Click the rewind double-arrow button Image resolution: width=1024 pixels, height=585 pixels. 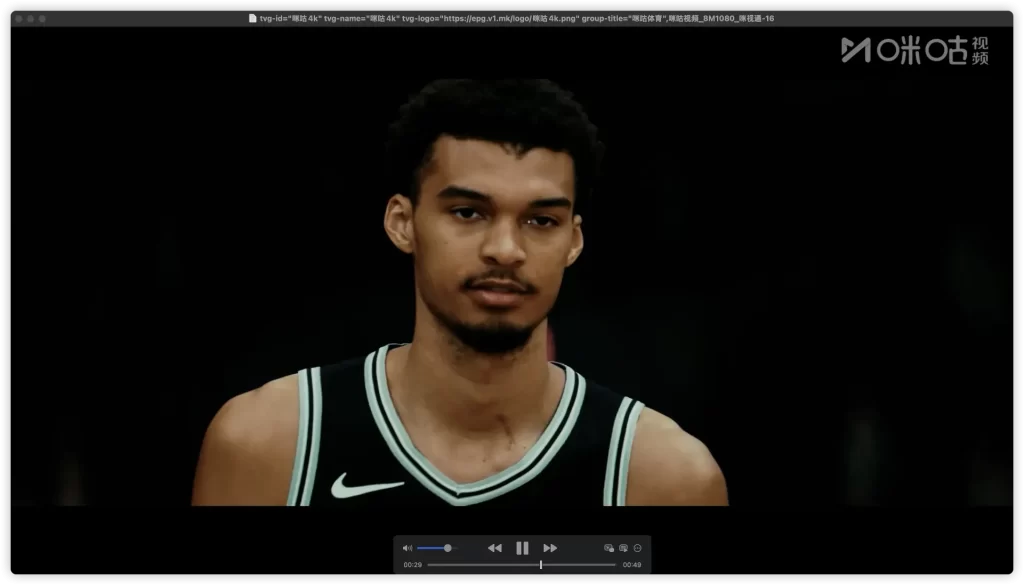(x=495, y=548)
